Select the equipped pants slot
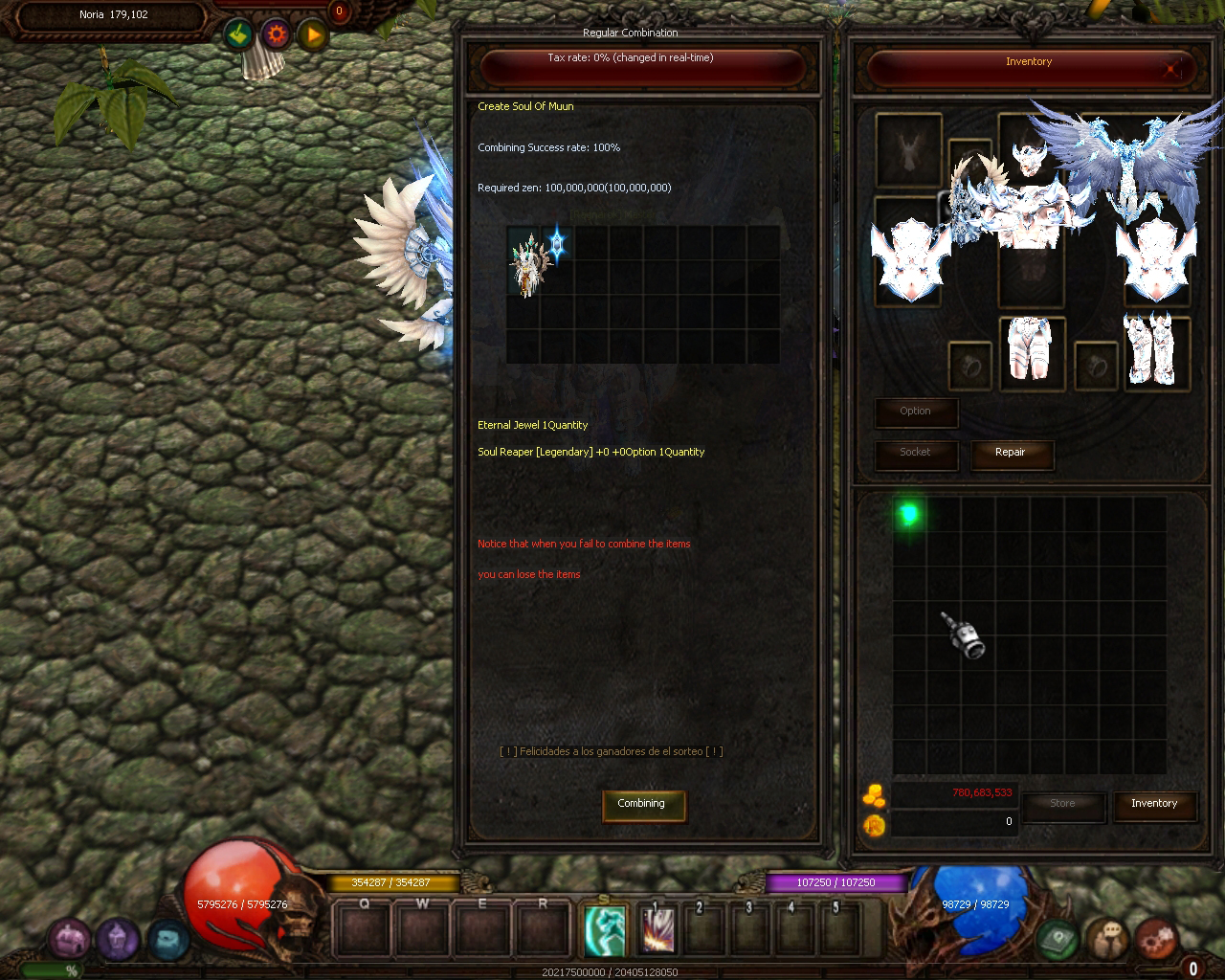This screenshot has height=980, width=1225. (x=1030, y=352)
